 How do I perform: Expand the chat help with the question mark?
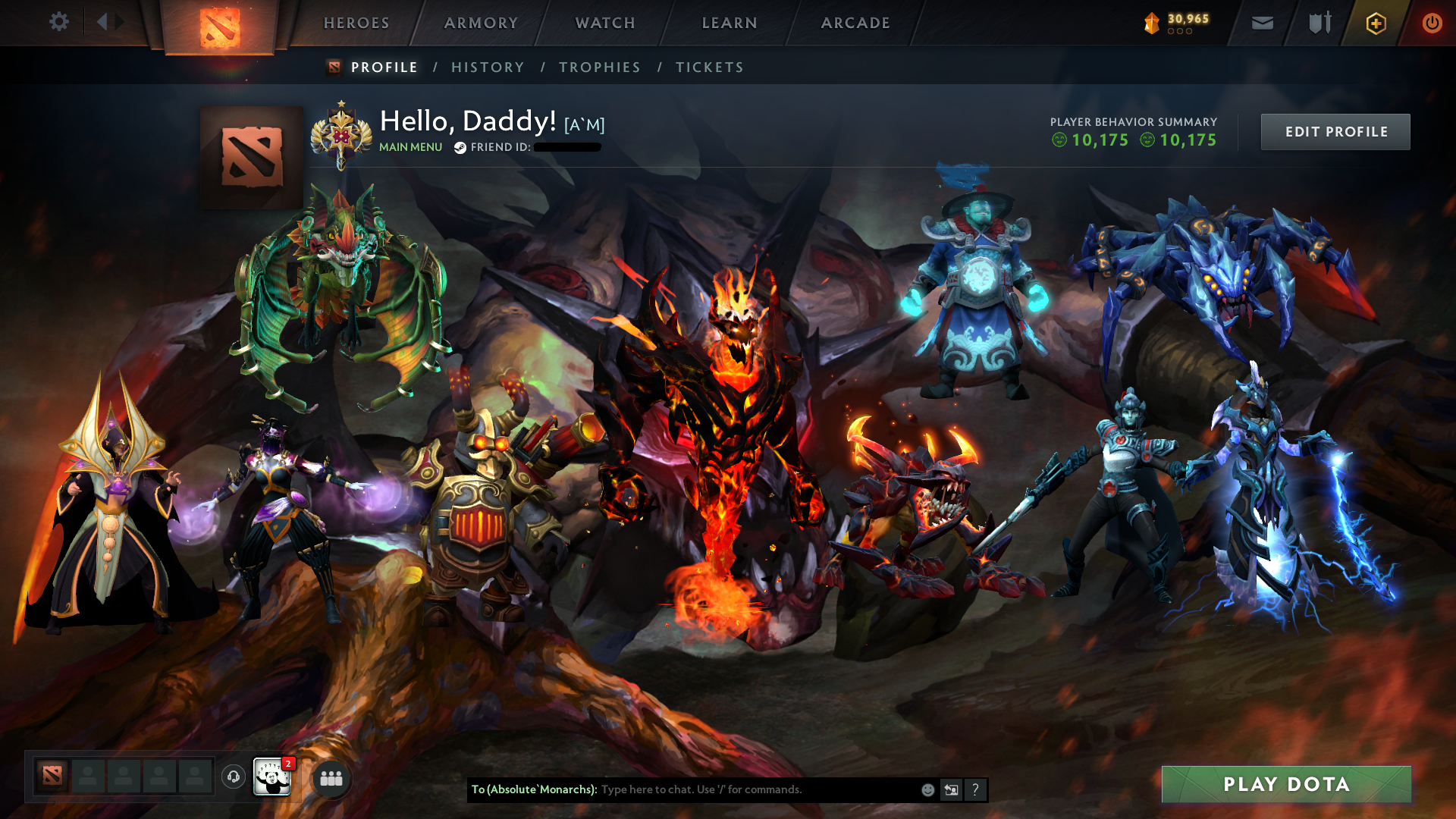976,789
